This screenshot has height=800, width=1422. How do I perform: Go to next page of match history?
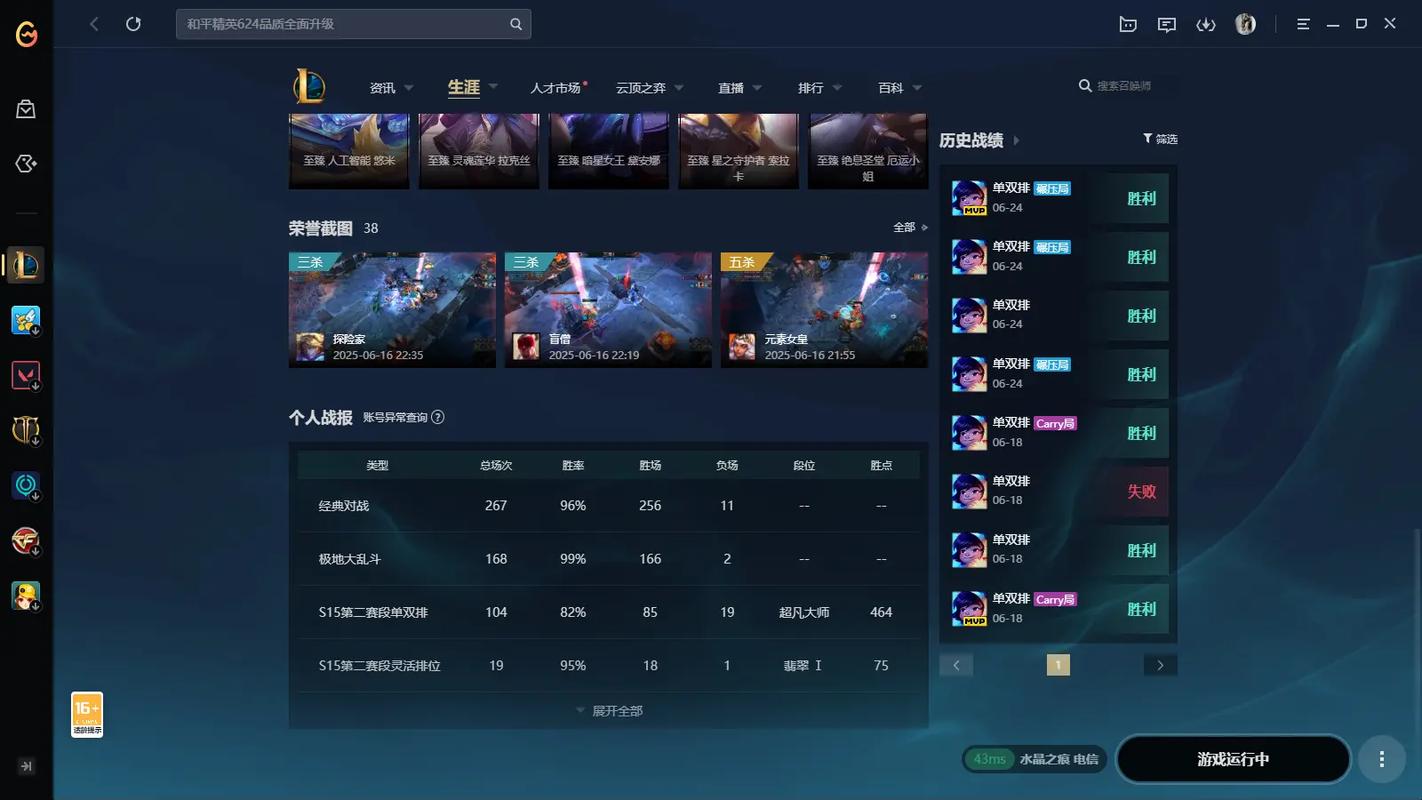click(1160, 664)
